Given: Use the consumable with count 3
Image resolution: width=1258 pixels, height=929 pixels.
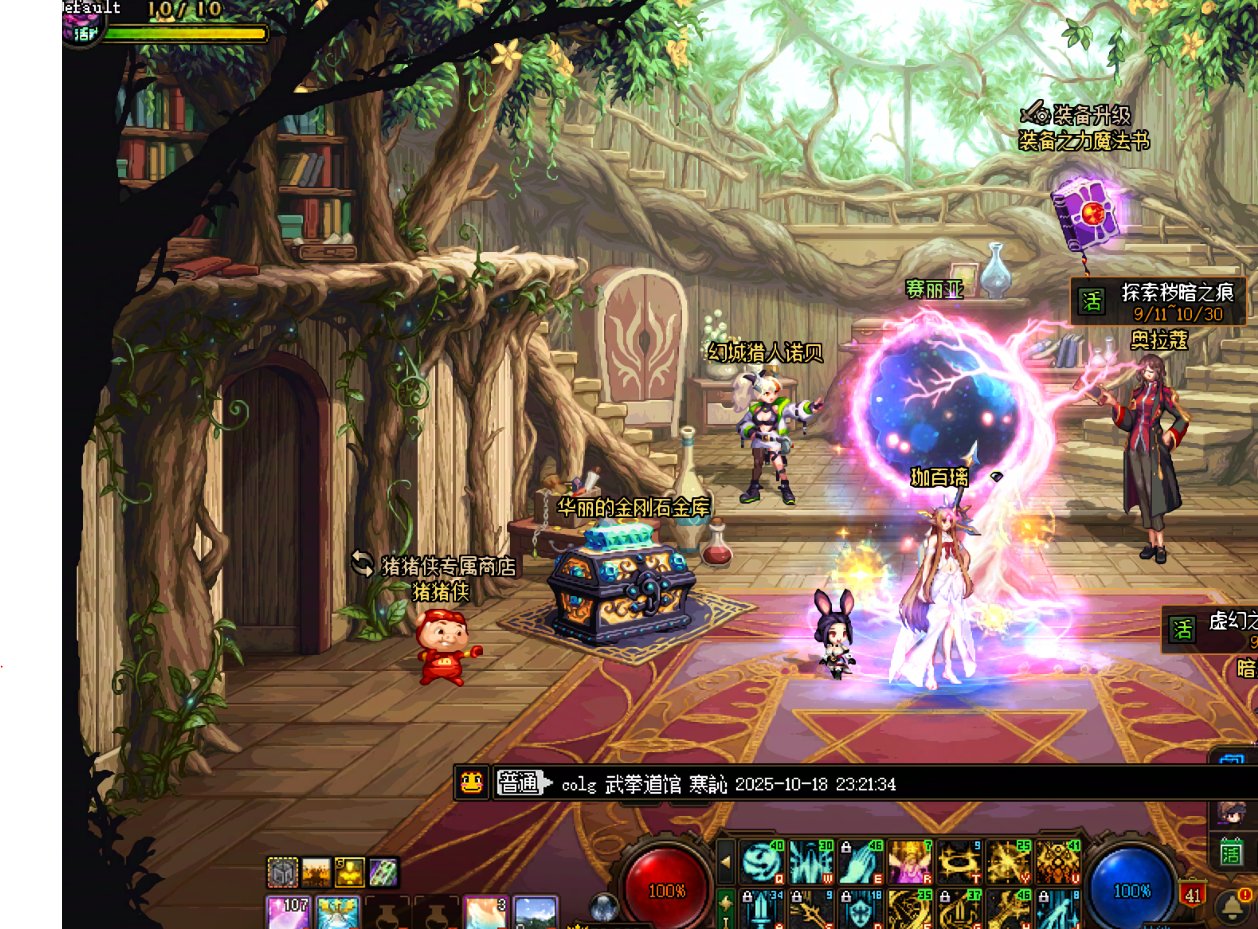Looking at the screenshot, I should [x=486, y=912].
